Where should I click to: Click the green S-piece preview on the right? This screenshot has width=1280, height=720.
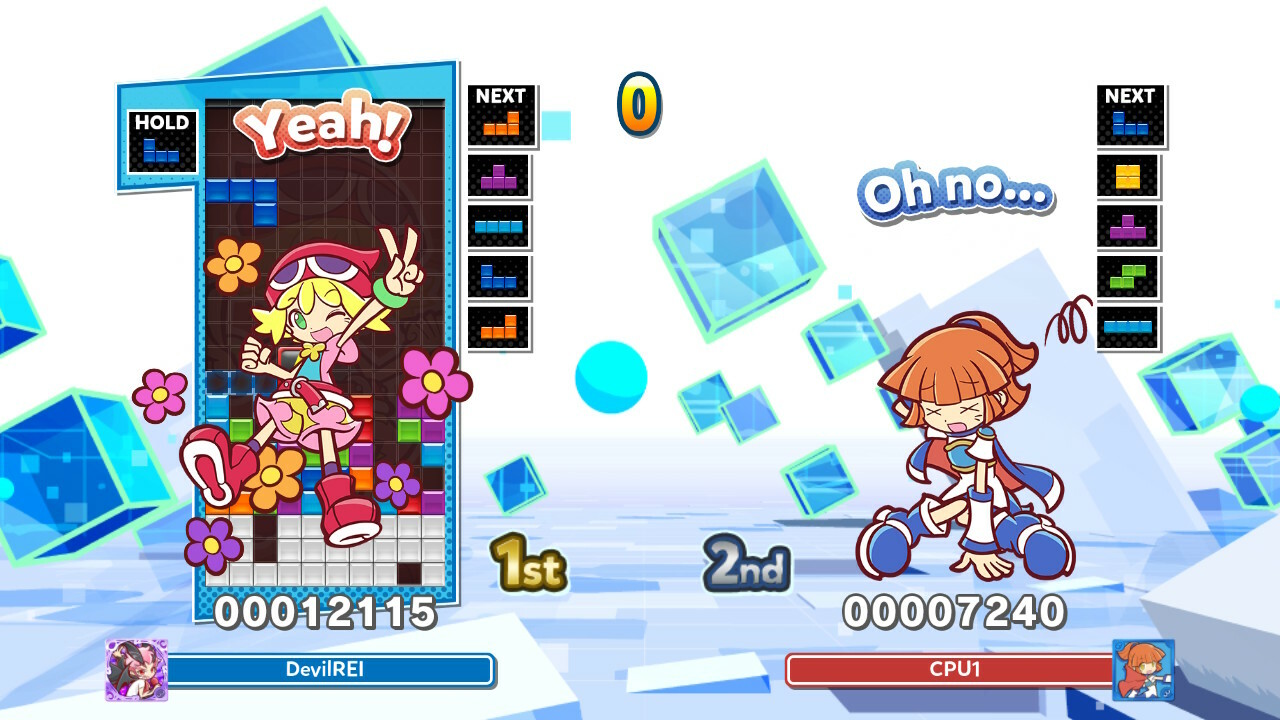click(1128, 278)
